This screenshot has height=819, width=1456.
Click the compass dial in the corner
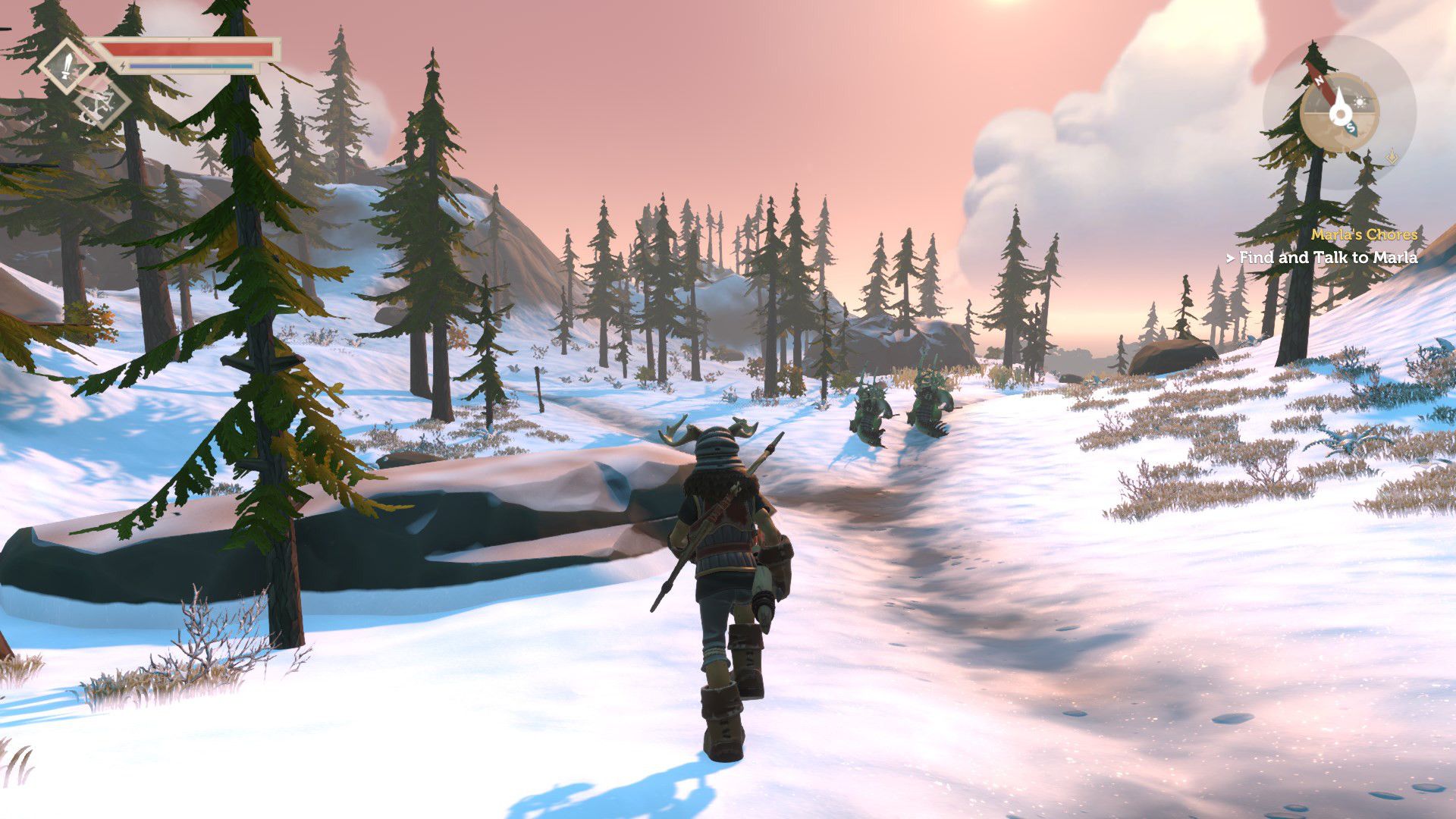click(x=1339, y=113)
